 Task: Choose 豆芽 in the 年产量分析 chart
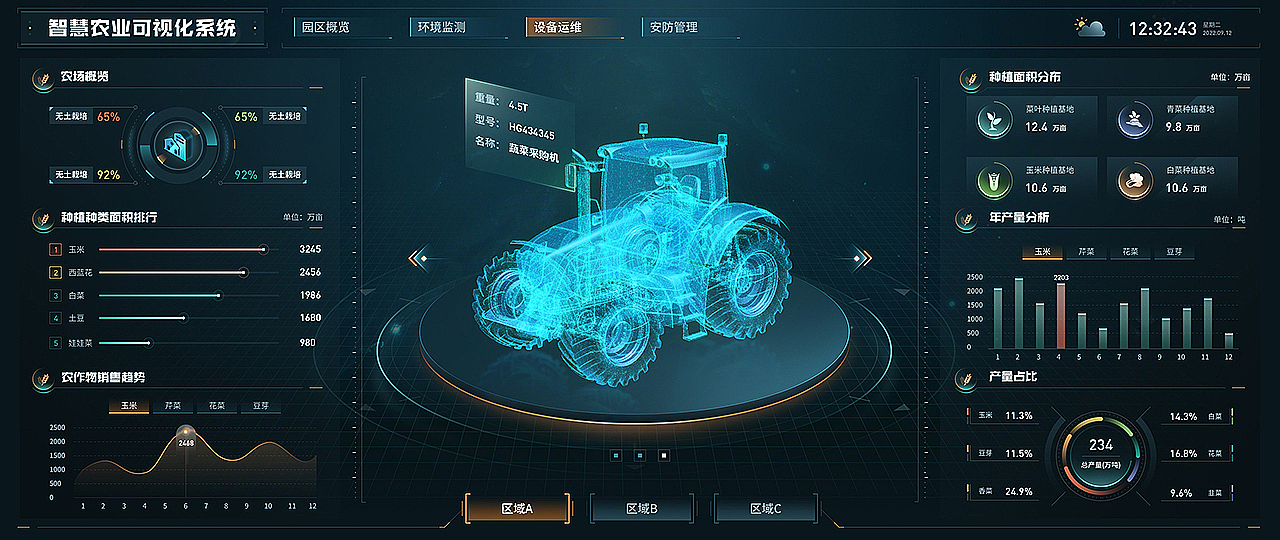point(1174,253)
